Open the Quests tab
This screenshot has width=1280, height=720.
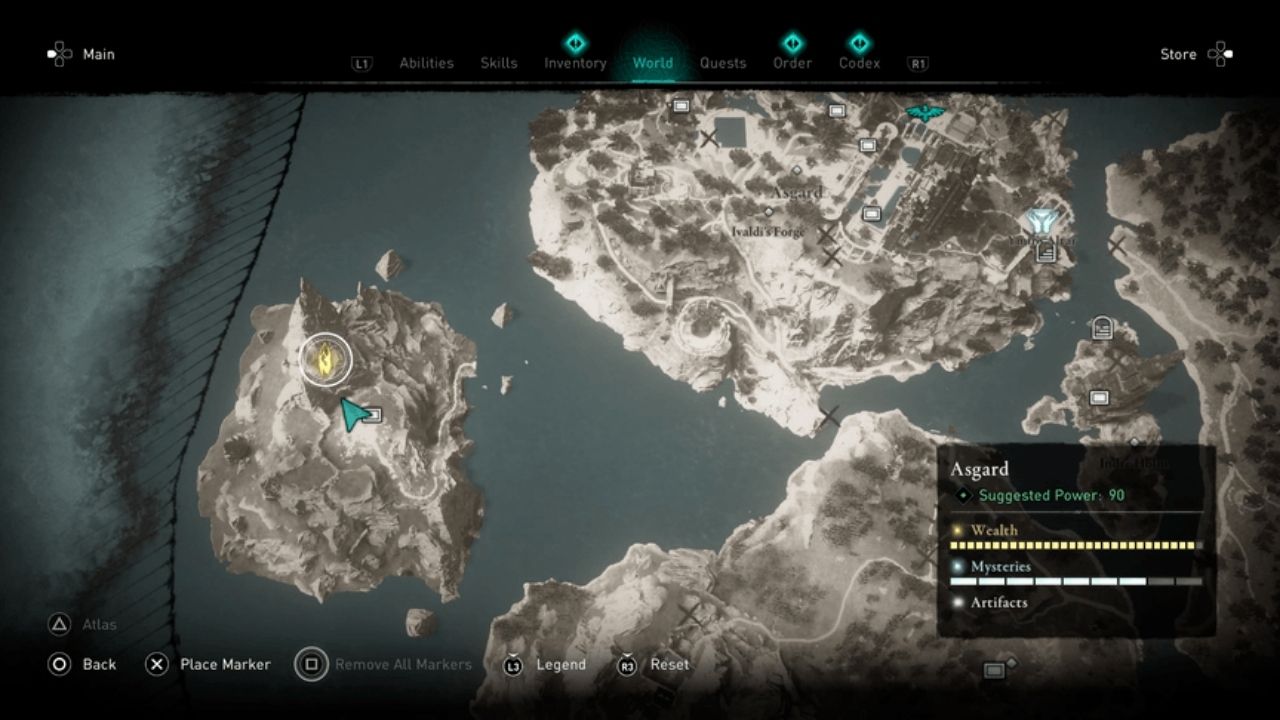point(722,63)
